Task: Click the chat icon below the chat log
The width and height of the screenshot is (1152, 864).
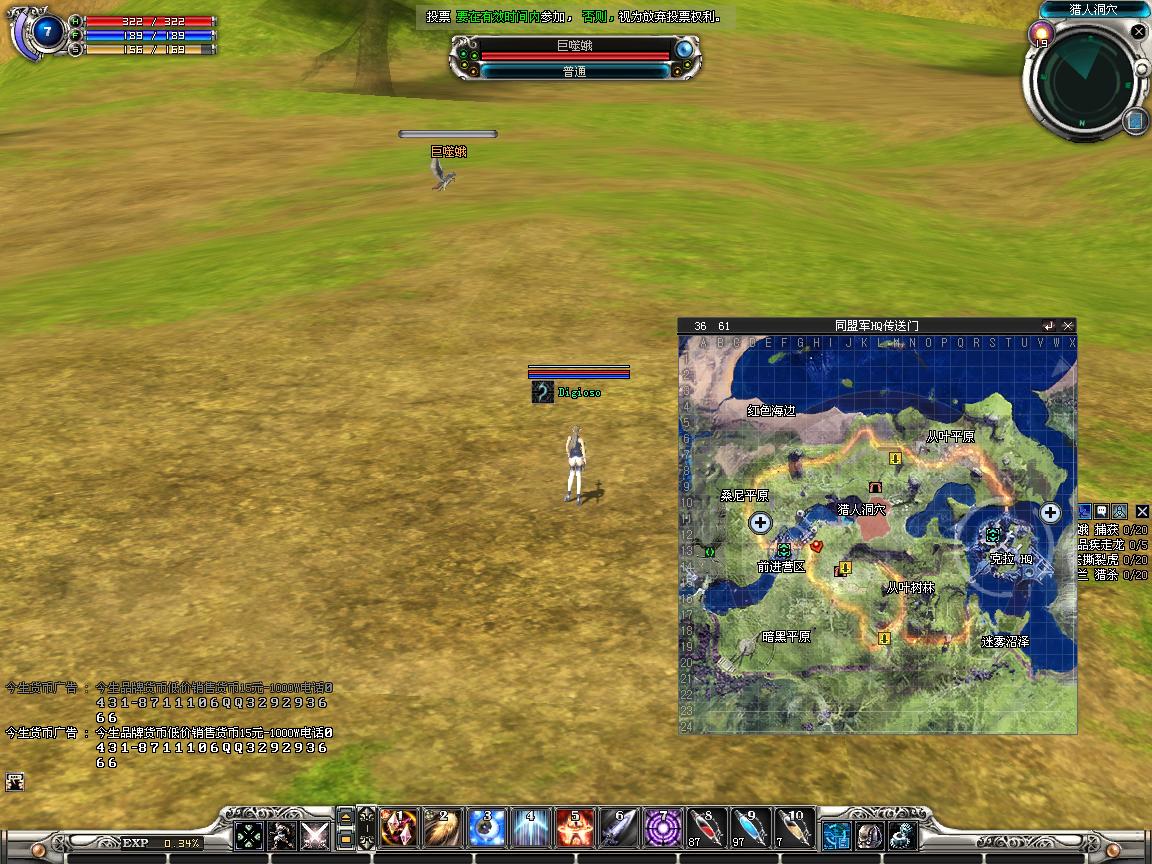Action: coord(14,782)
